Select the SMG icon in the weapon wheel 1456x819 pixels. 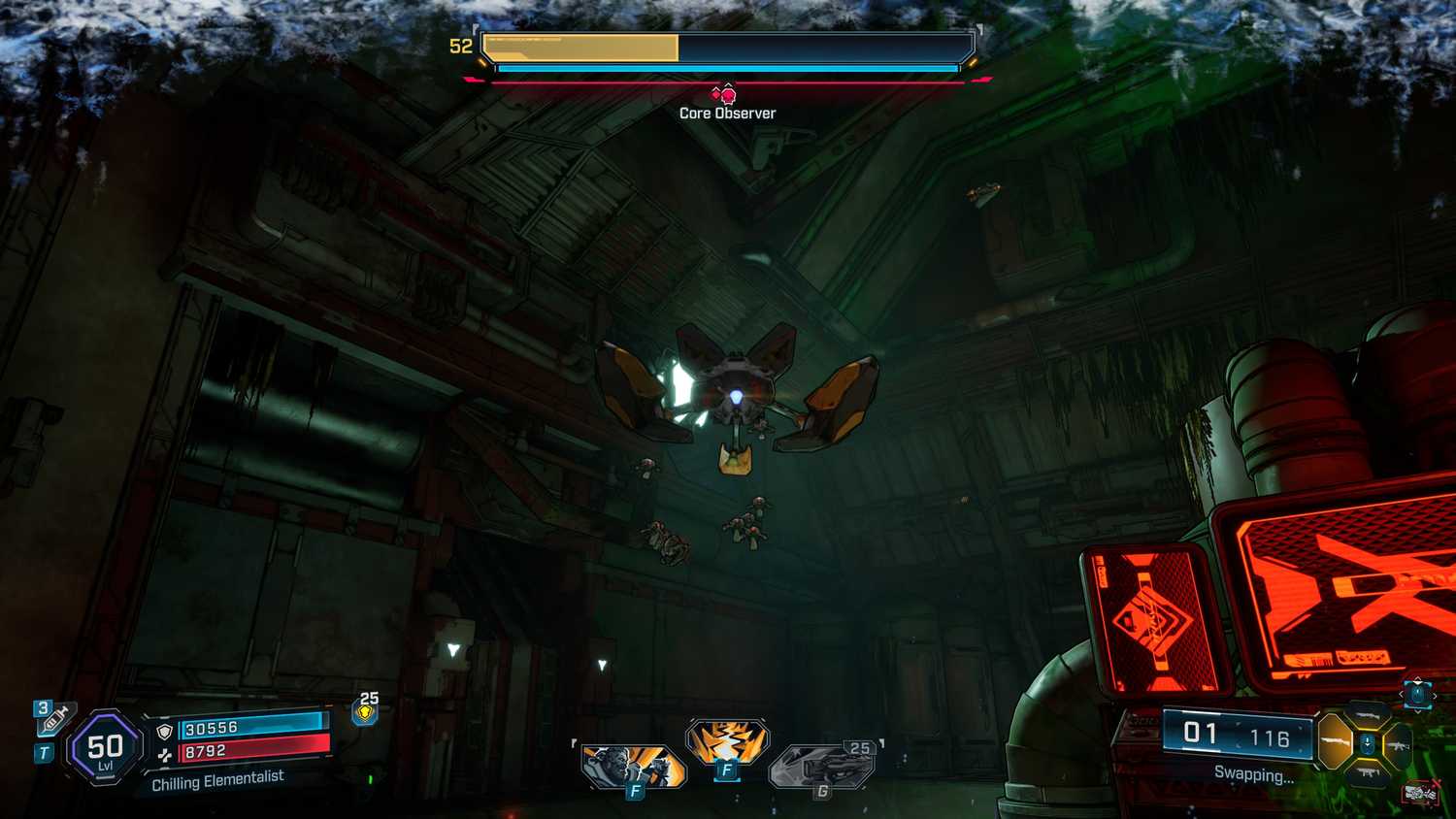coord(1367,772)
